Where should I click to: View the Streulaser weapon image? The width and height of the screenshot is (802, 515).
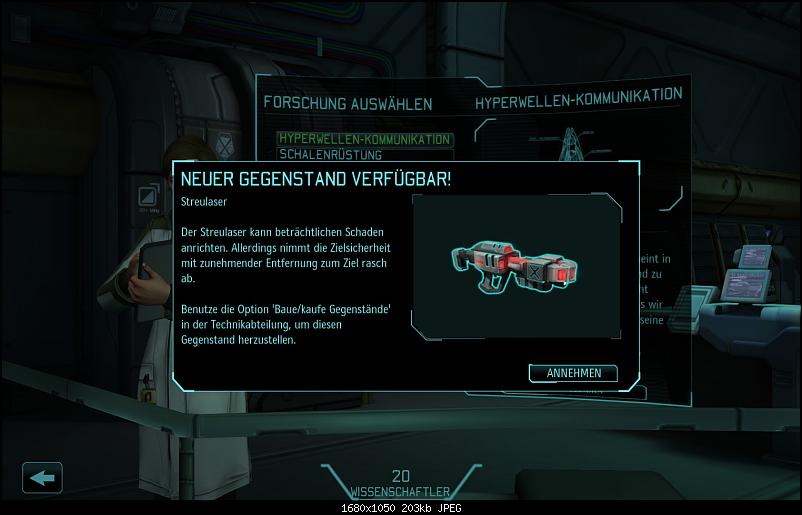click(516, 265)
